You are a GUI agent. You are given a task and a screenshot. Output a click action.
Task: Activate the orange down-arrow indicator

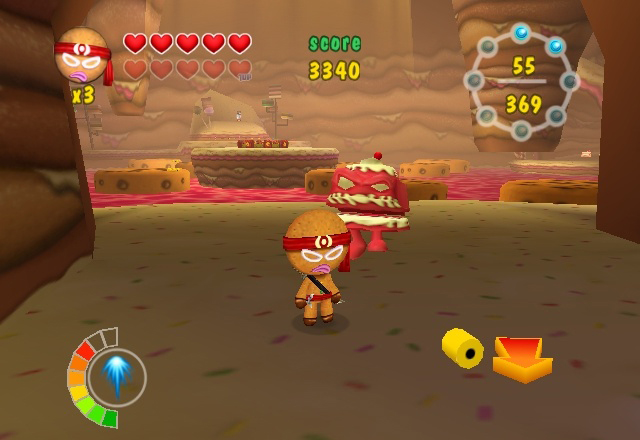click(x=522, y=359)
